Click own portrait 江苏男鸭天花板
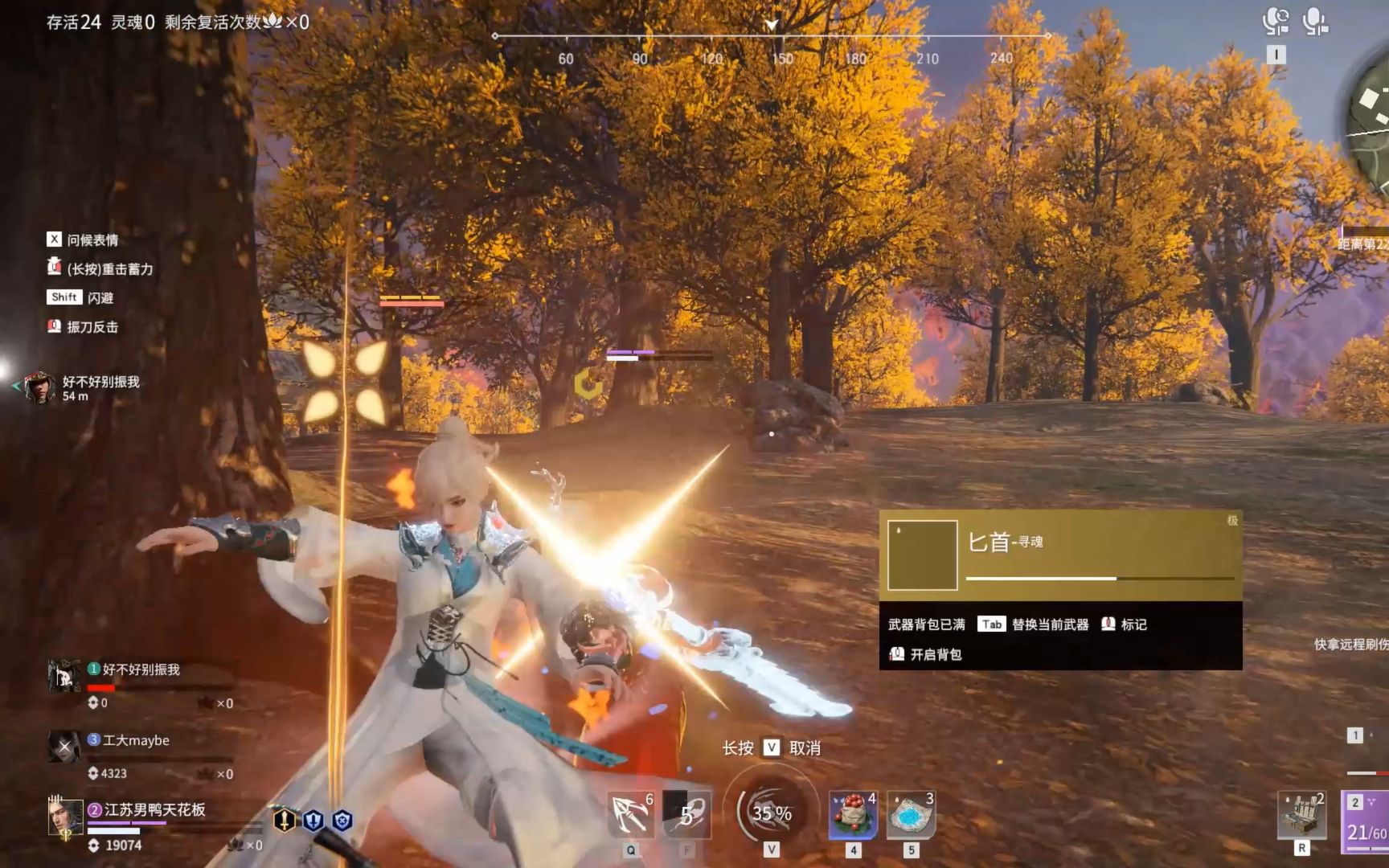 64,818
